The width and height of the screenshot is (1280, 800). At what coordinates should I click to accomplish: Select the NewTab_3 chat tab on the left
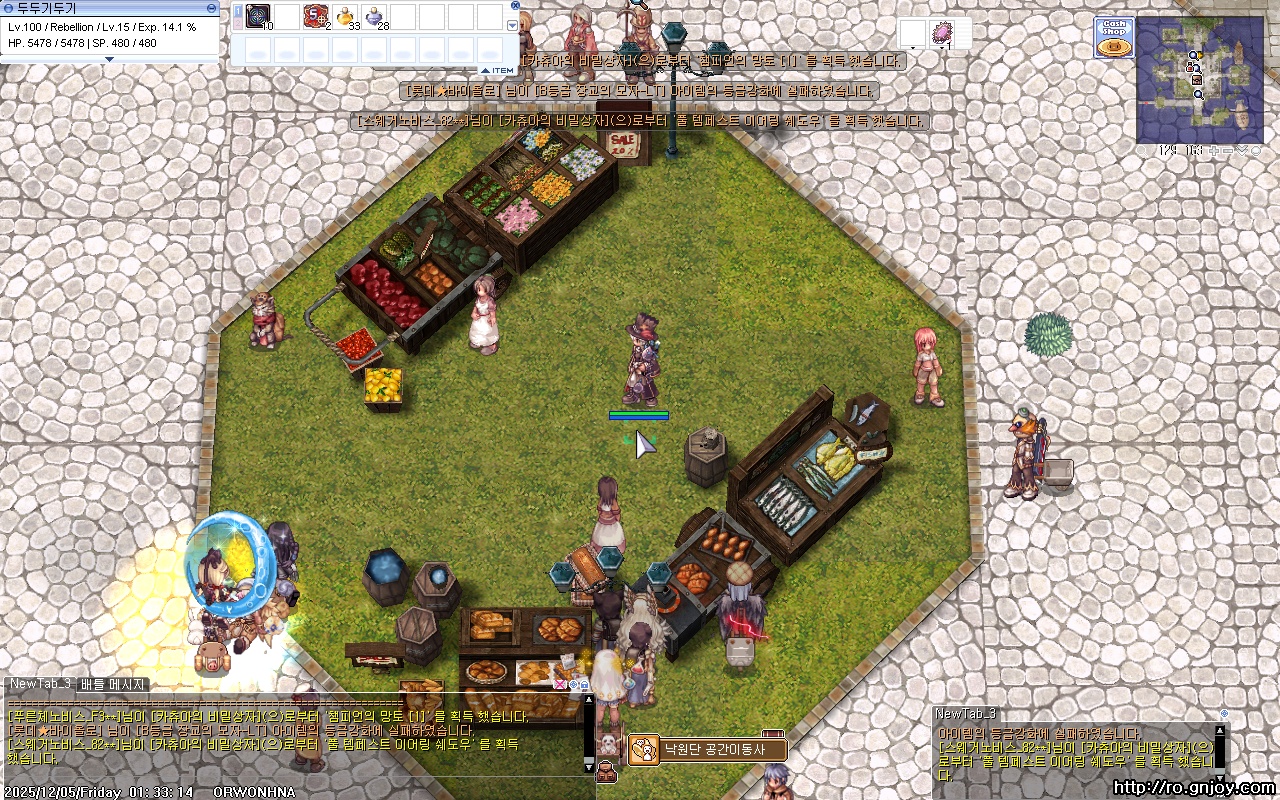click(x=40, y=684)
